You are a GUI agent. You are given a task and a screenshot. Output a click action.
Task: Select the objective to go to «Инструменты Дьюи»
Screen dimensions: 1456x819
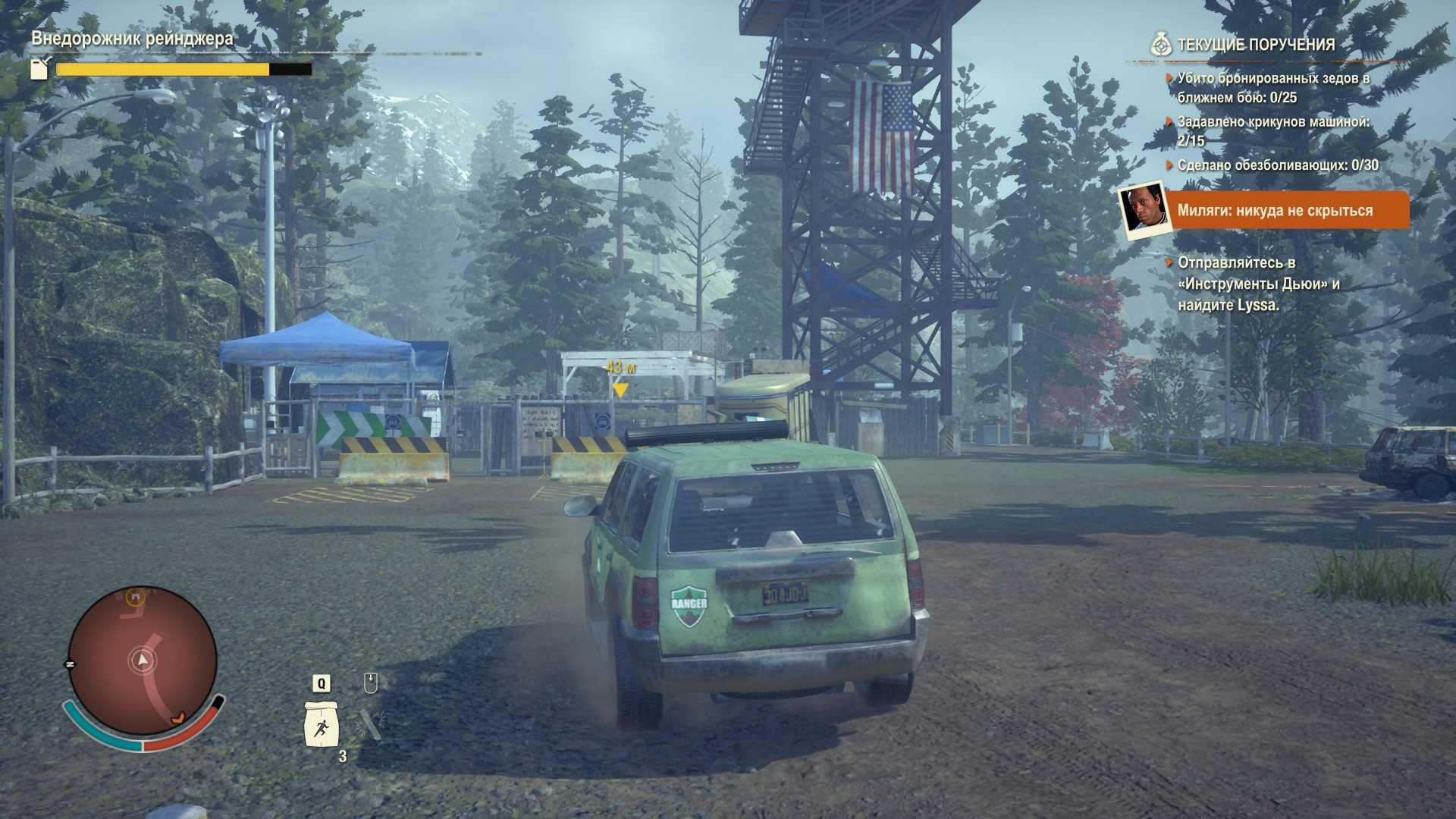click(1258, 284)
